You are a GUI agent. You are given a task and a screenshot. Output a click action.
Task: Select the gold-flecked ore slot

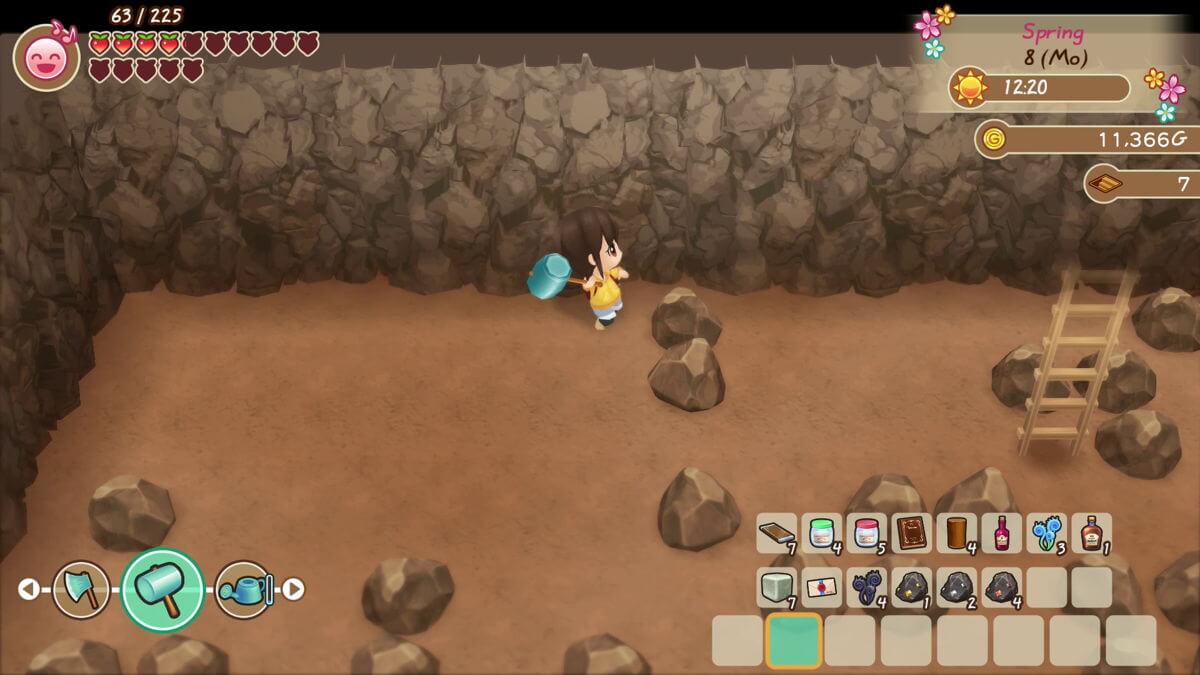pos(912,588)
